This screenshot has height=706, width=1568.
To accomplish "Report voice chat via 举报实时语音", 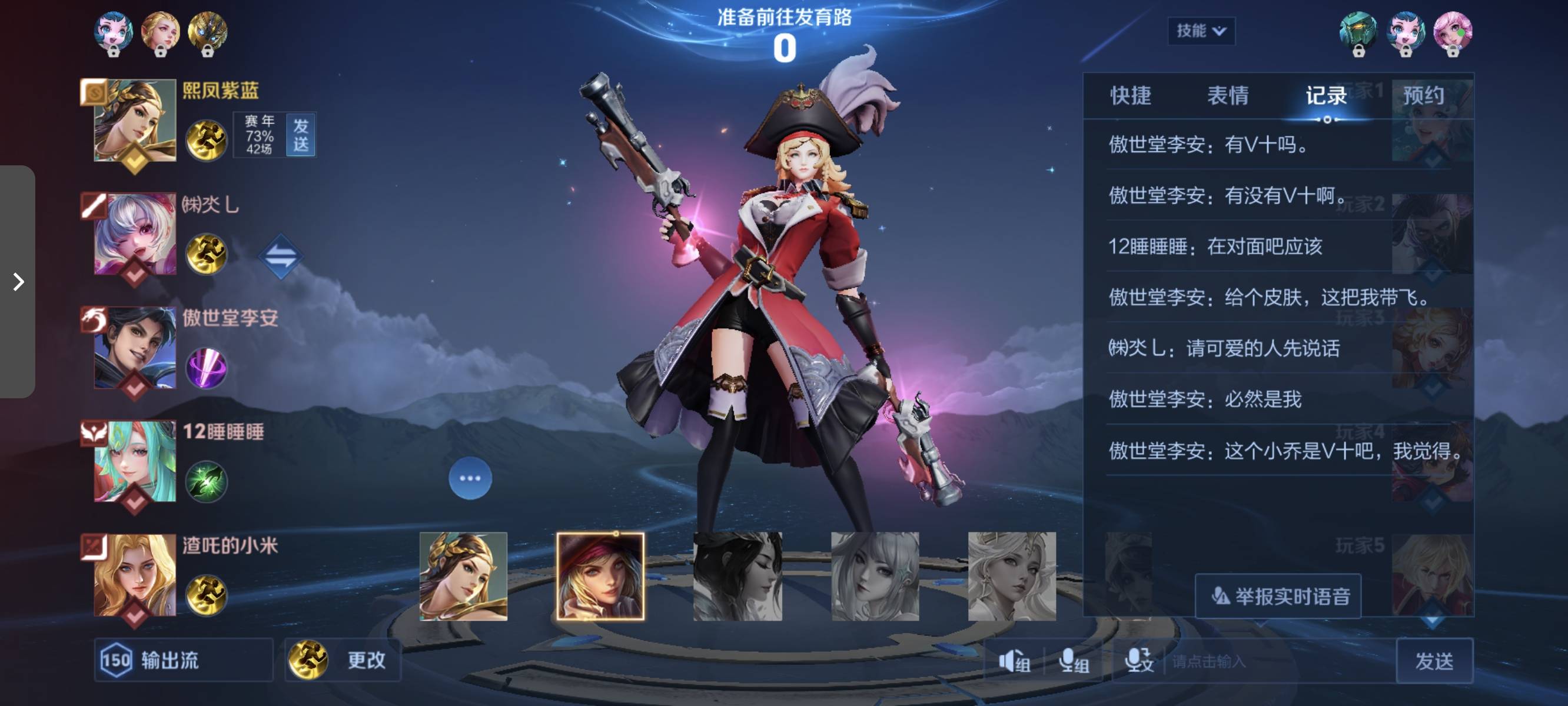I will click(1278, 596).
